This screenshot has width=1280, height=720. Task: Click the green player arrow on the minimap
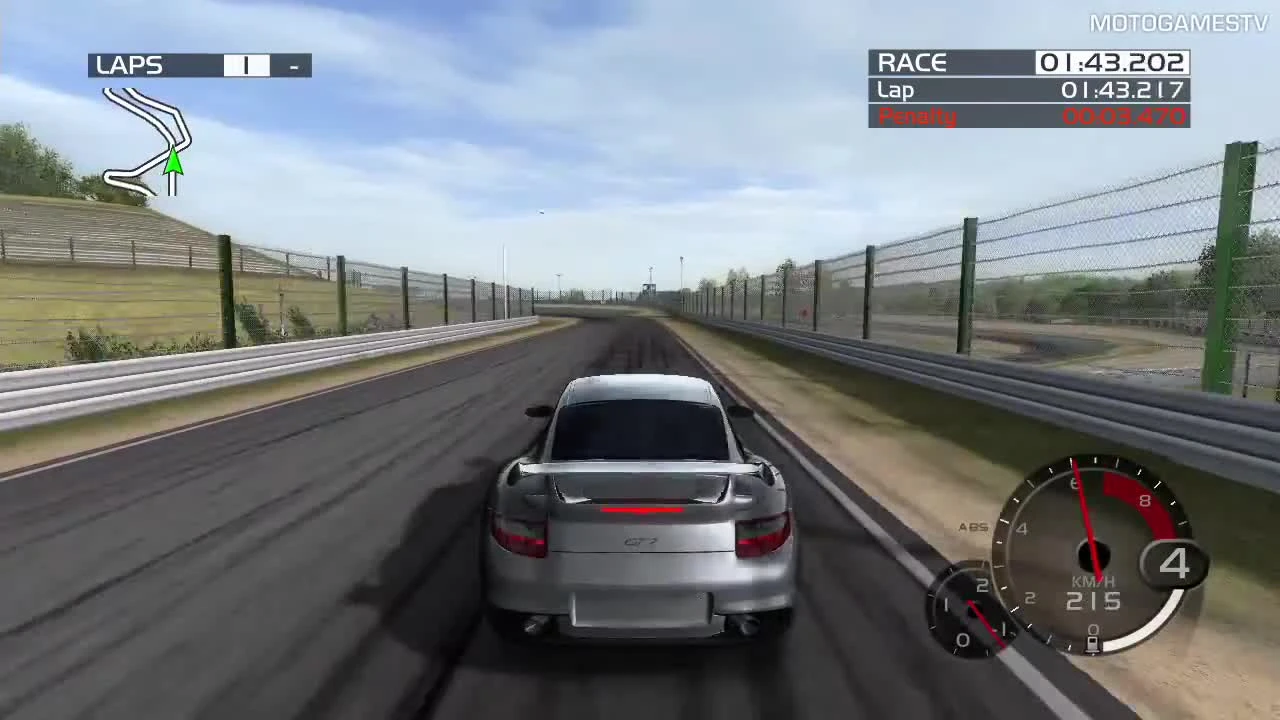pyautogui.click(x=172, y=167)
